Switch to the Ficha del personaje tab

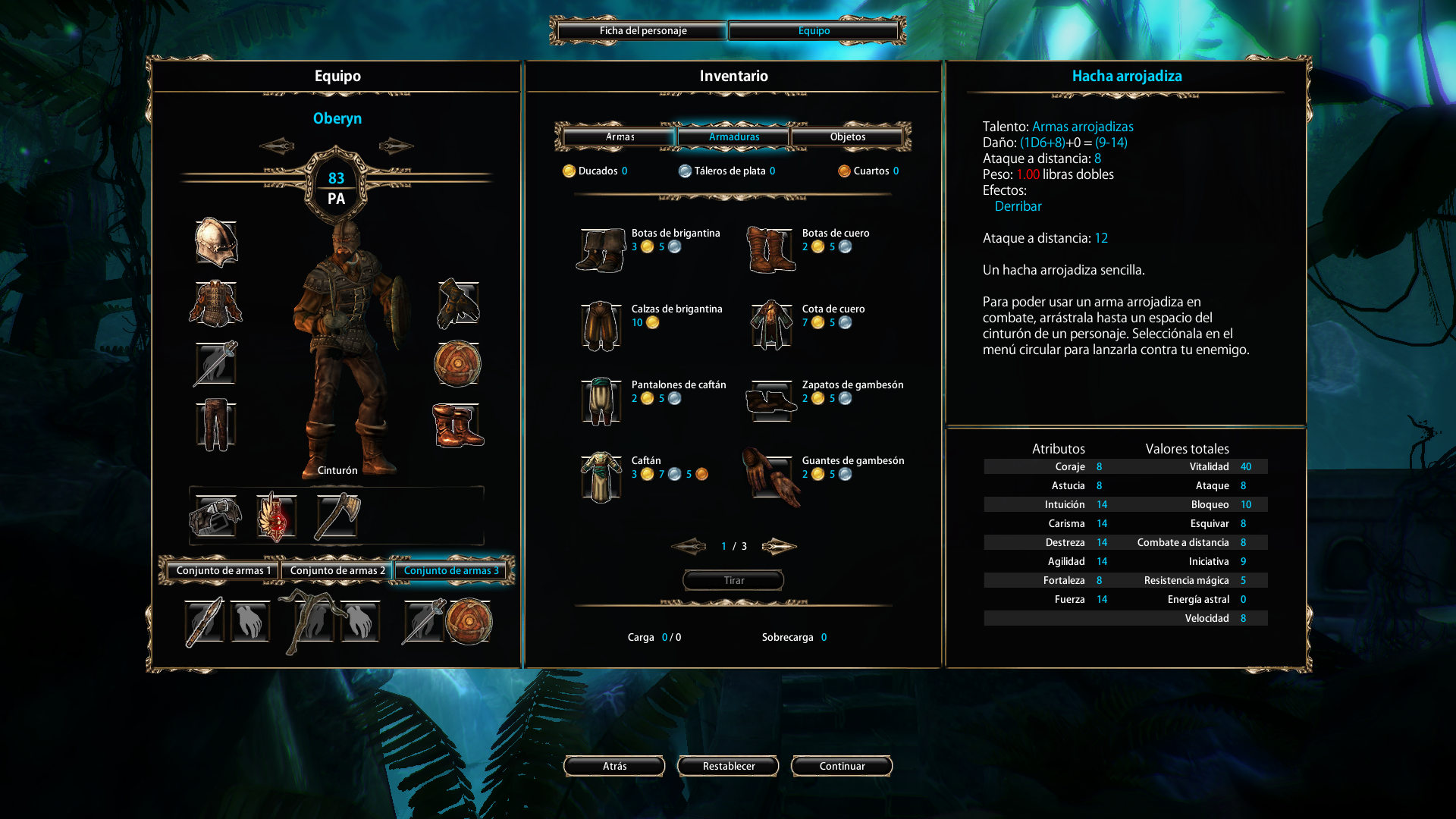point(642,31)
